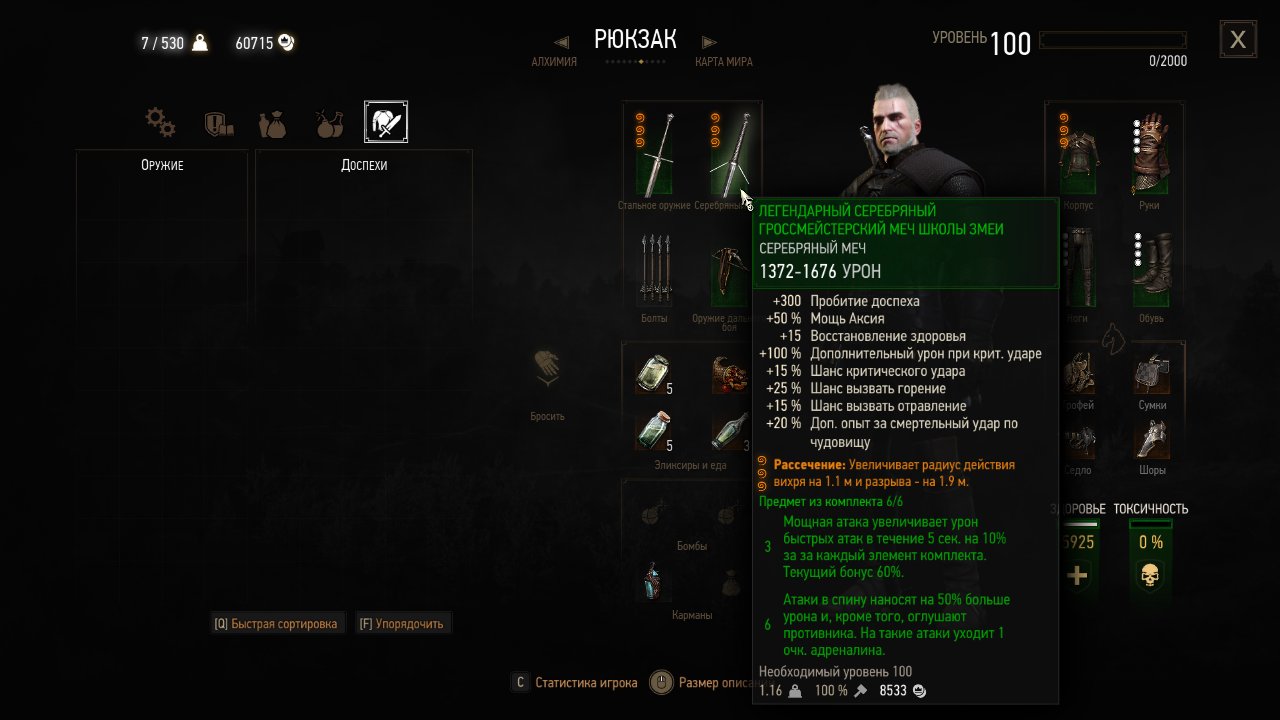Choose the Руки gauntlets slot
1280x720 pixels.
pyautogui.click(x=1150, y=153)
